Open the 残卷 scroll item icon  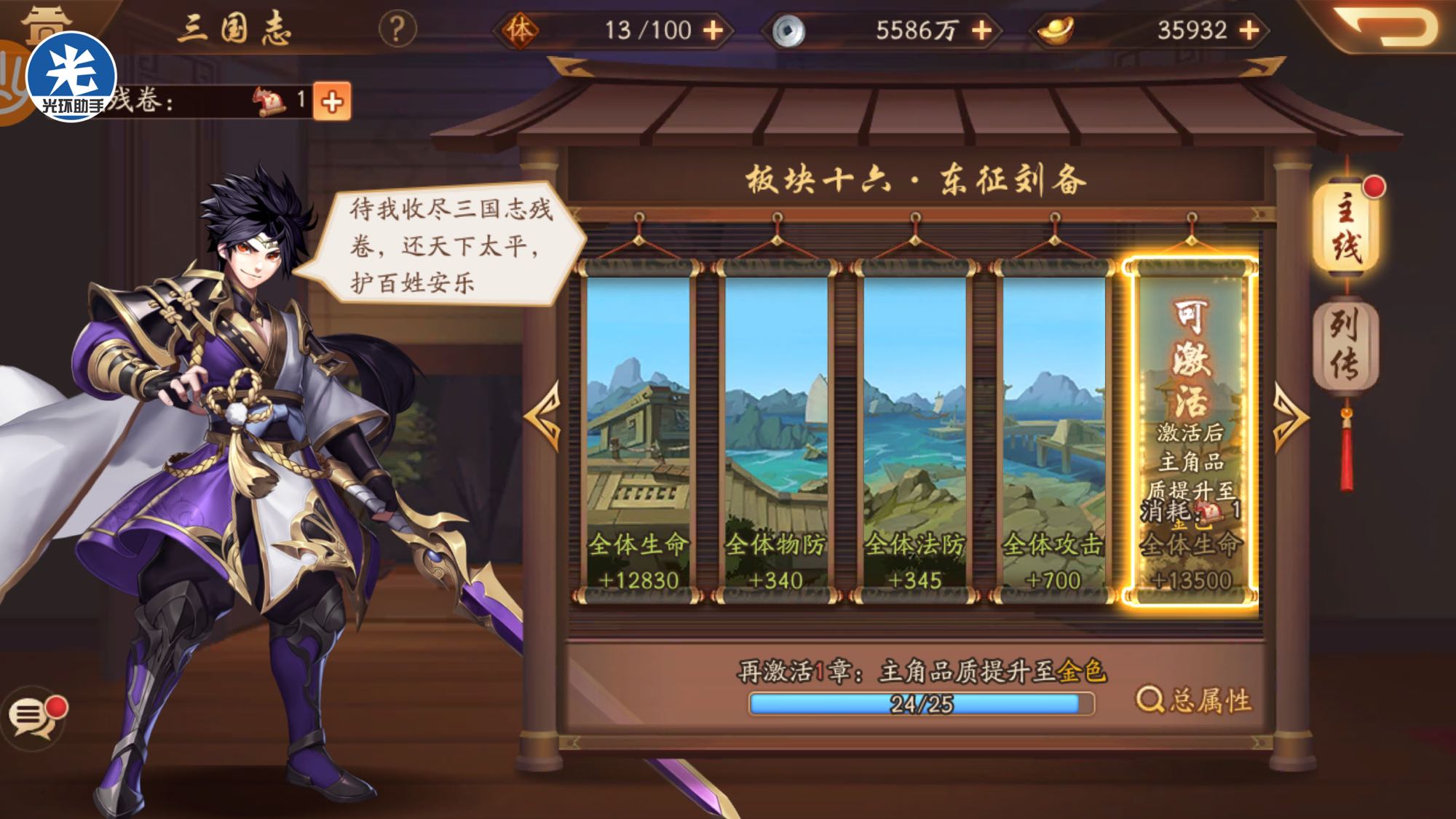click(x=269, y=100)
